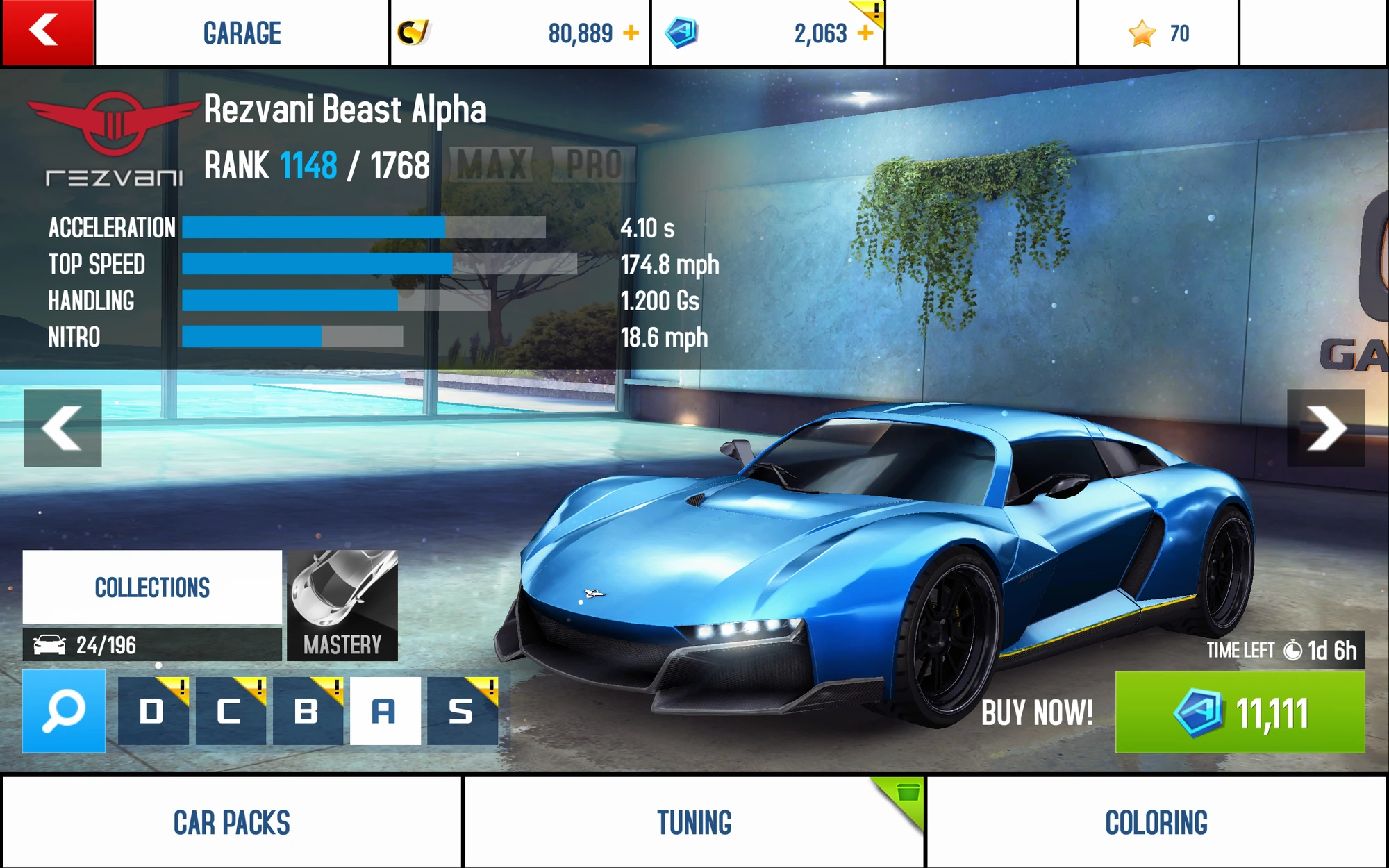Switch to class S cars

[x=462, y=711]
